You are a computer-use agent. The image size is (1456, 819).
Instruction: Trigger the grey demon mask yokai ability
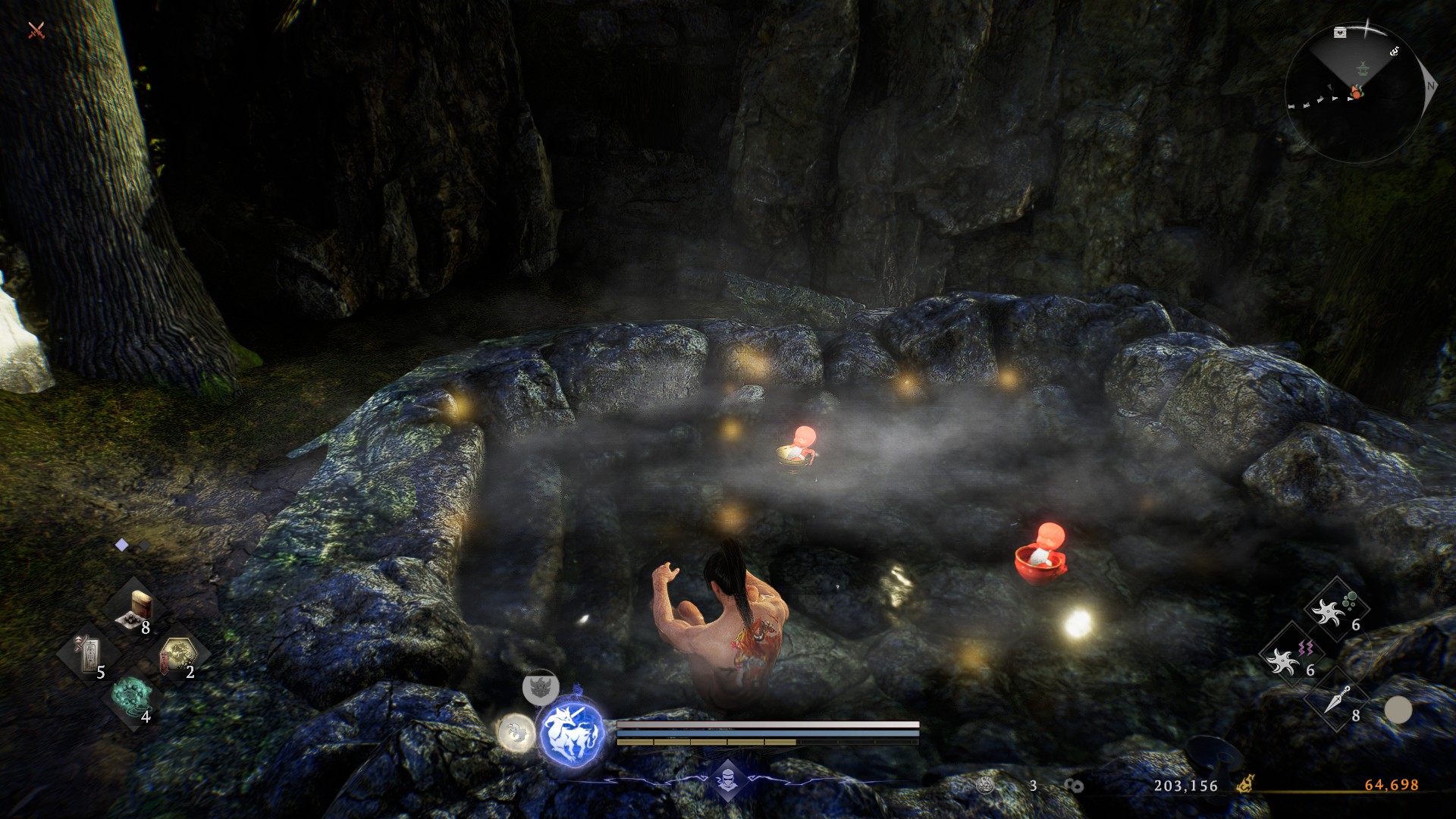540,687
